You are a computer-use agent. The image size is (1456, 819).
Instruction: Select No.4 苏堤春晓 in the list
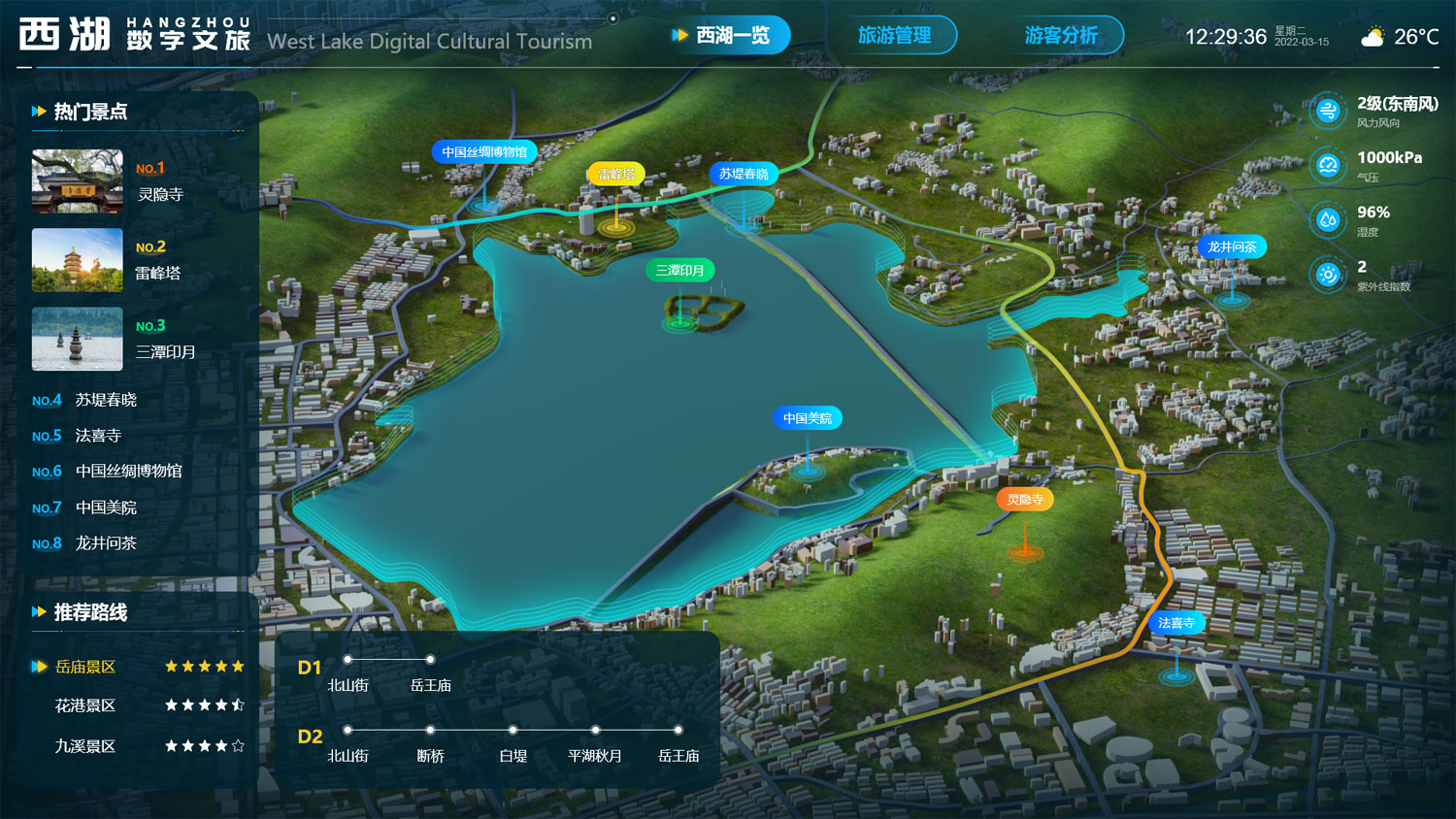click(105, 400)
